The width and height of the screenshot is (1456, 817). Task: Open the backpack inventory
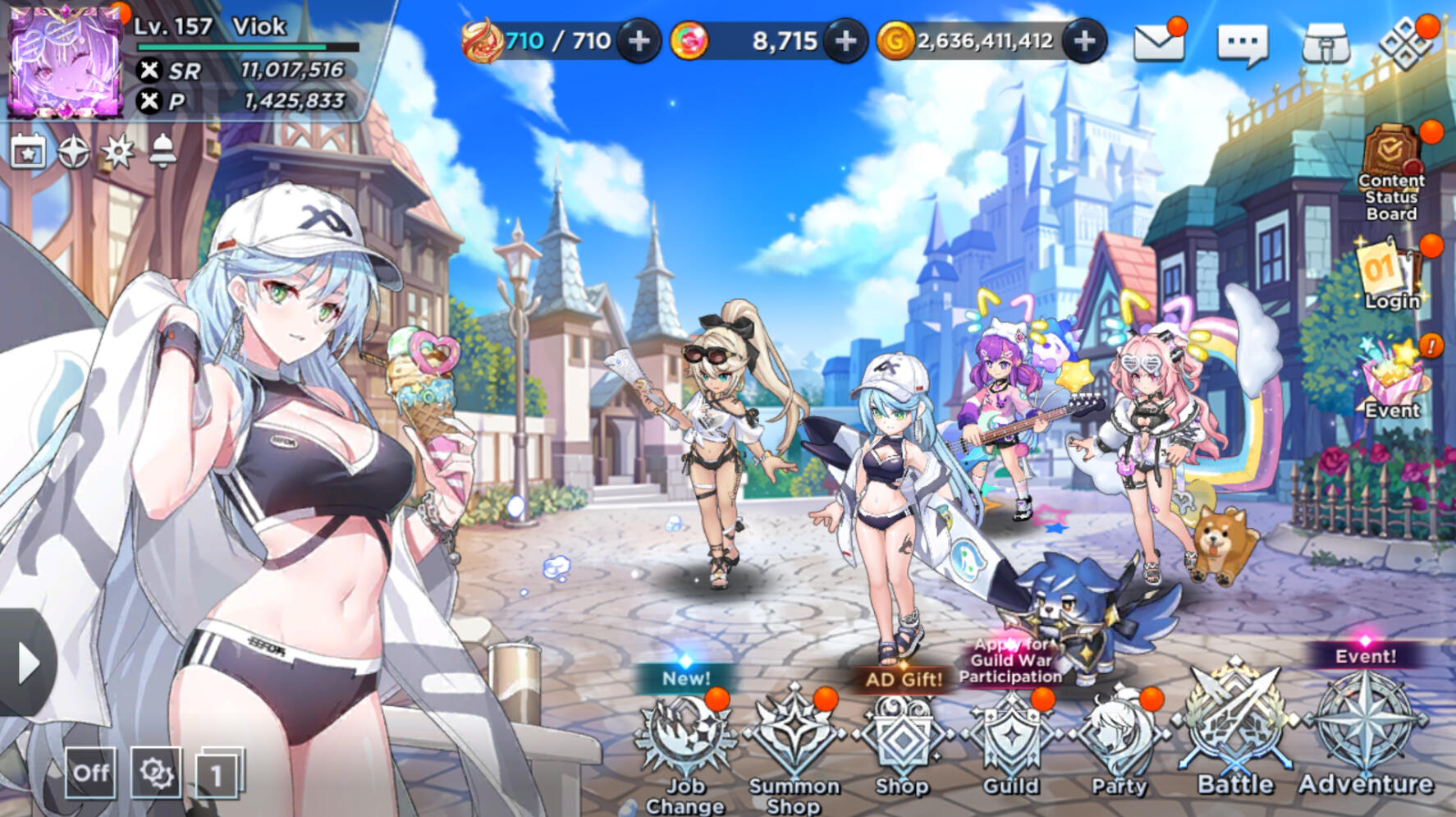1326,44
